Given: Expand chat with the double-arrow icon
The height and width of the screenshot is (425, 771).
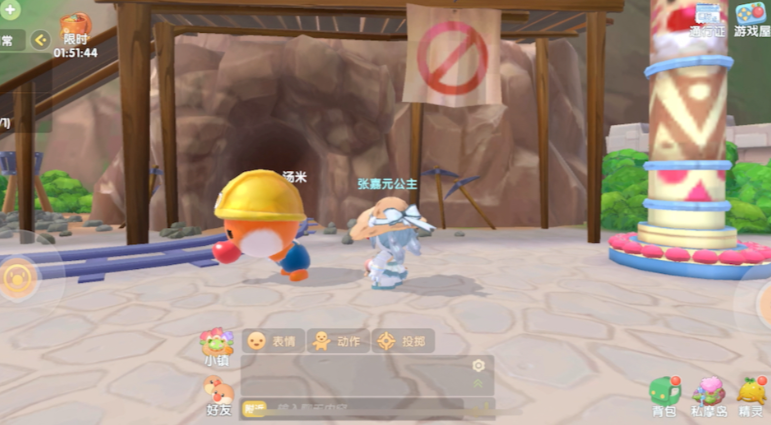Looking at the screenshot, I should pos(478,385).
